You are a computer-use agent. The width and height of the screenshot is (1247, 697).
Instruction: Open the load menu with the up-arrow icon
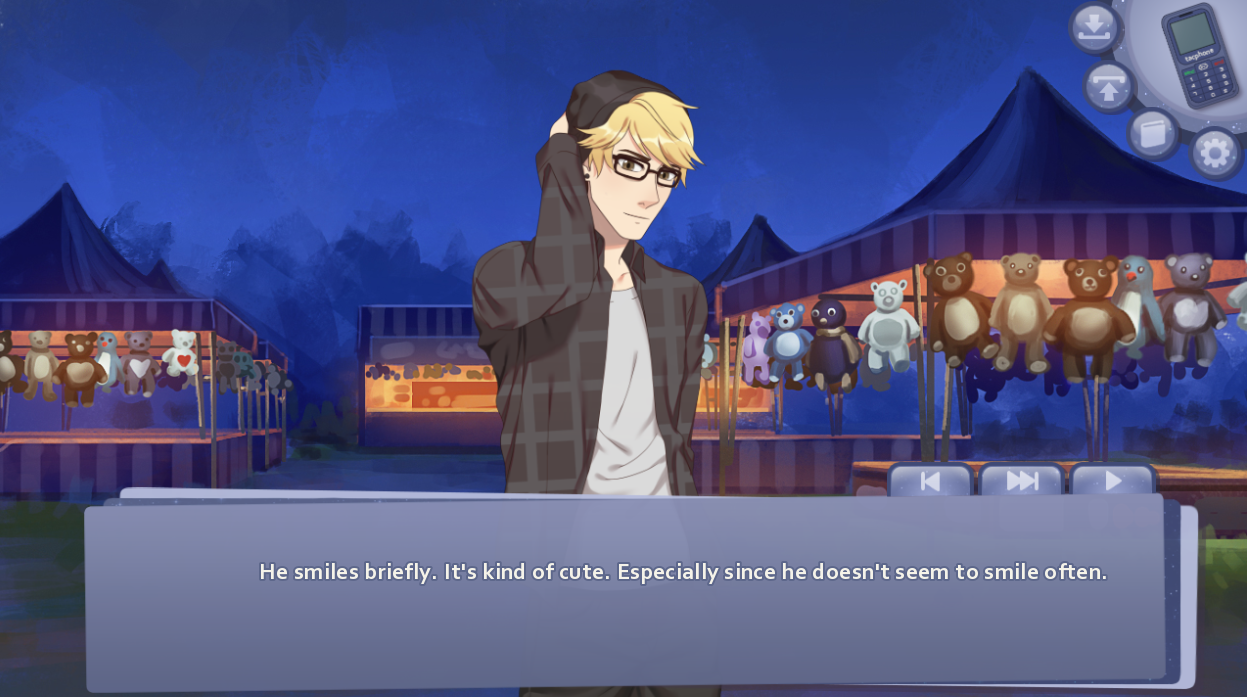tap(1108, 85)
